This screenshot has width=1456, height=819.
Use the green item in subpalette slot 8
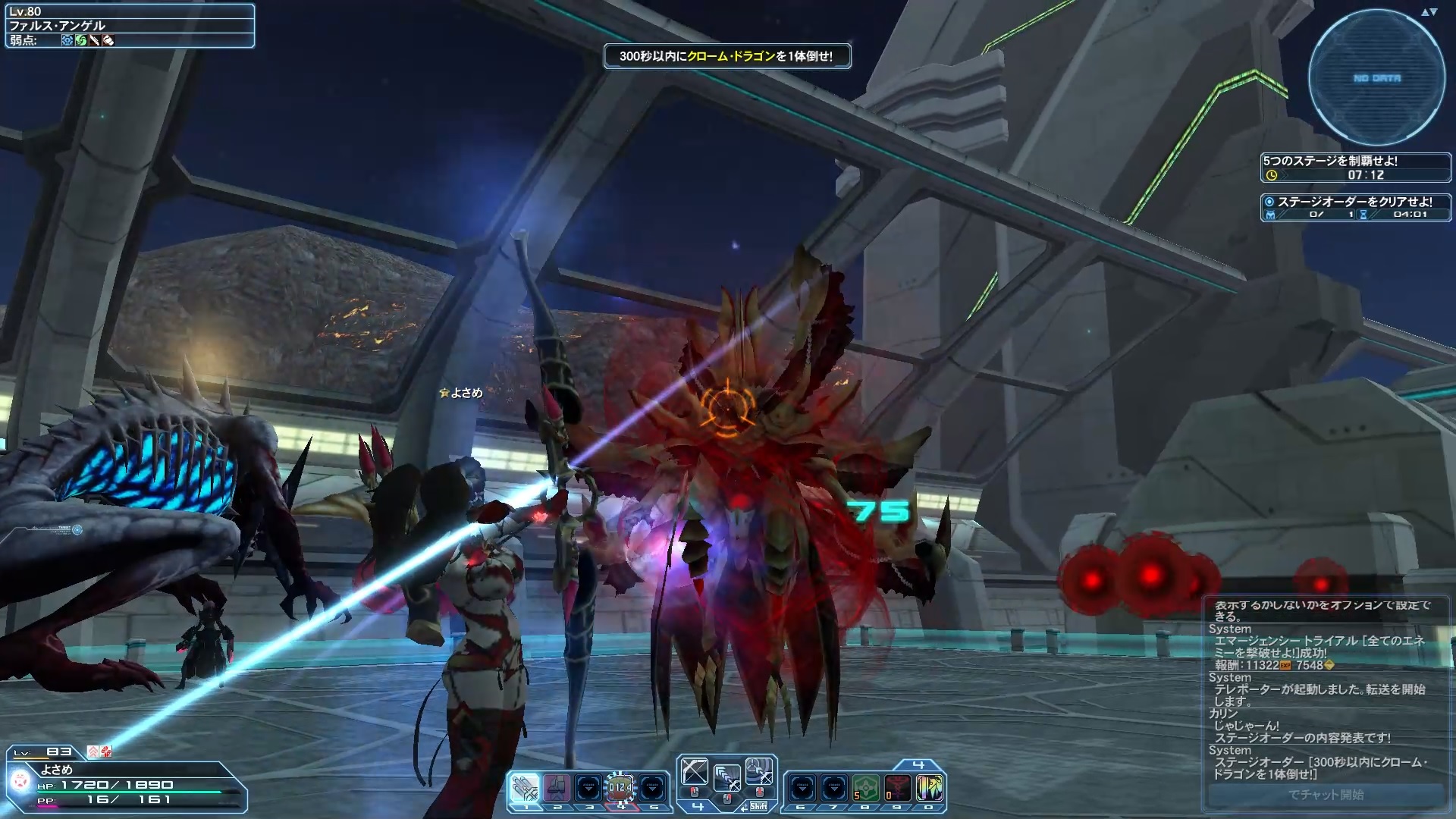[866, 789]
